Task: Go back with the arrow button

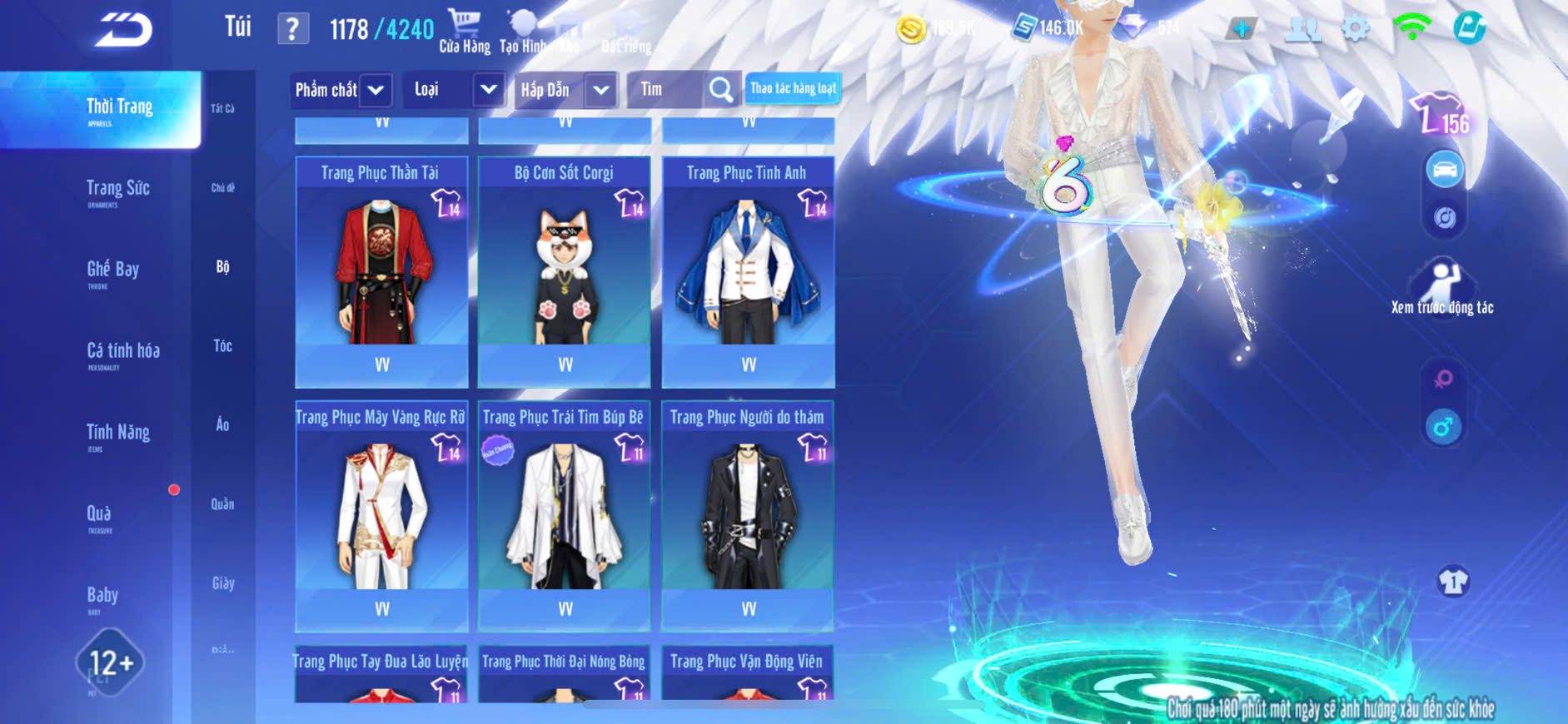Action: (123, 30)
